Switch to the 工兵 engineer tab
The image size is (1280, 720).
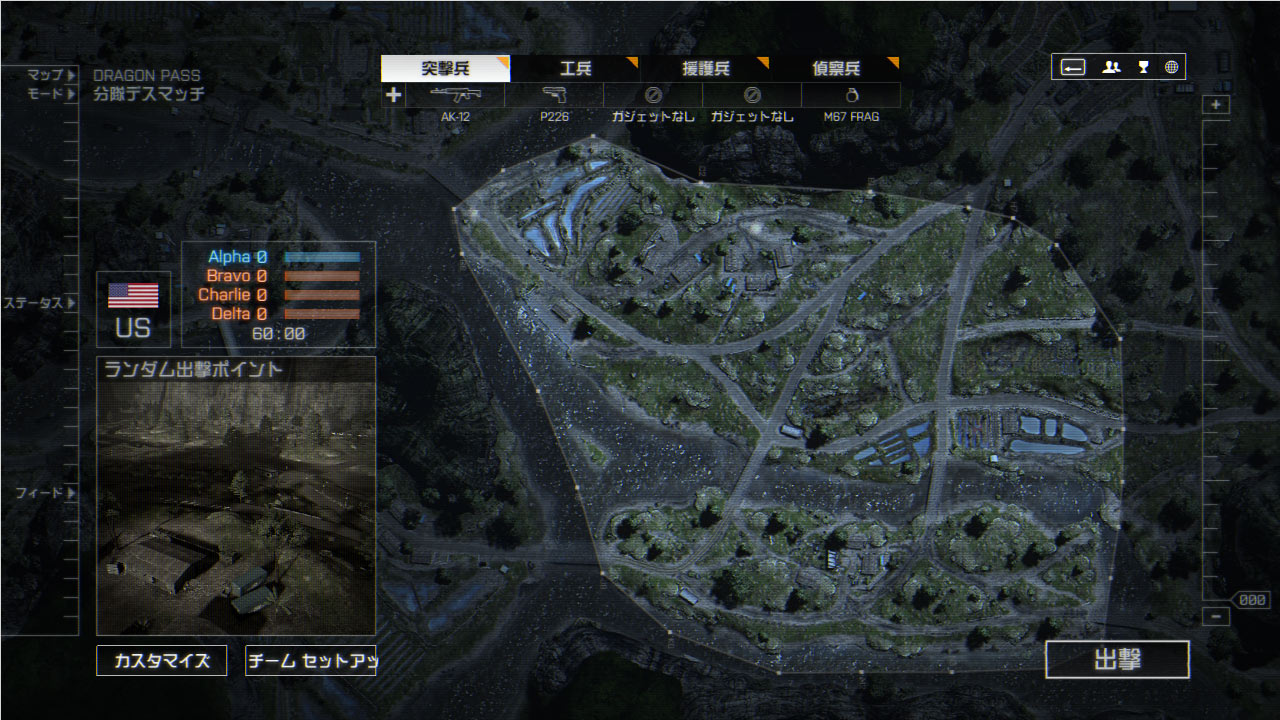point(575,69)
